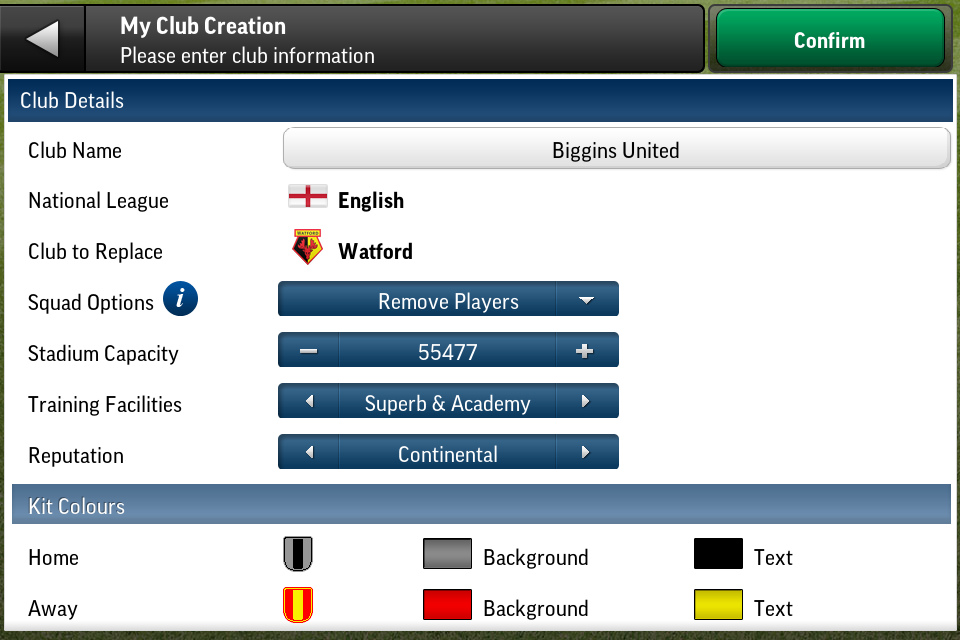Pick home kit grey background colour
This screenshot has height=640, width=960.
coord(446,555)
